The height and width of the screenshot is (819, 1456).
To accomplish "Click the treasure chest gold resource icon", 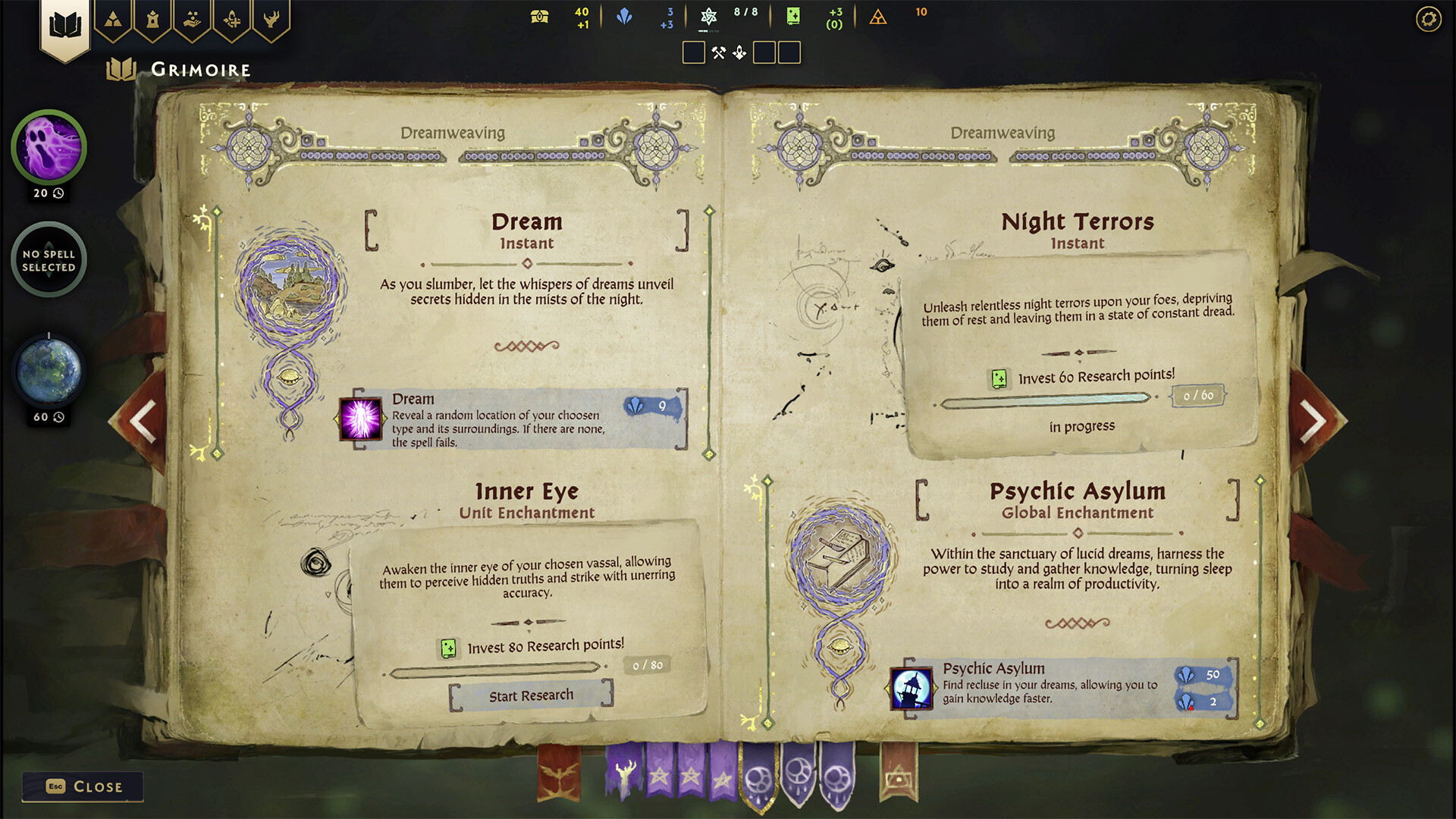I will (538, 15).
